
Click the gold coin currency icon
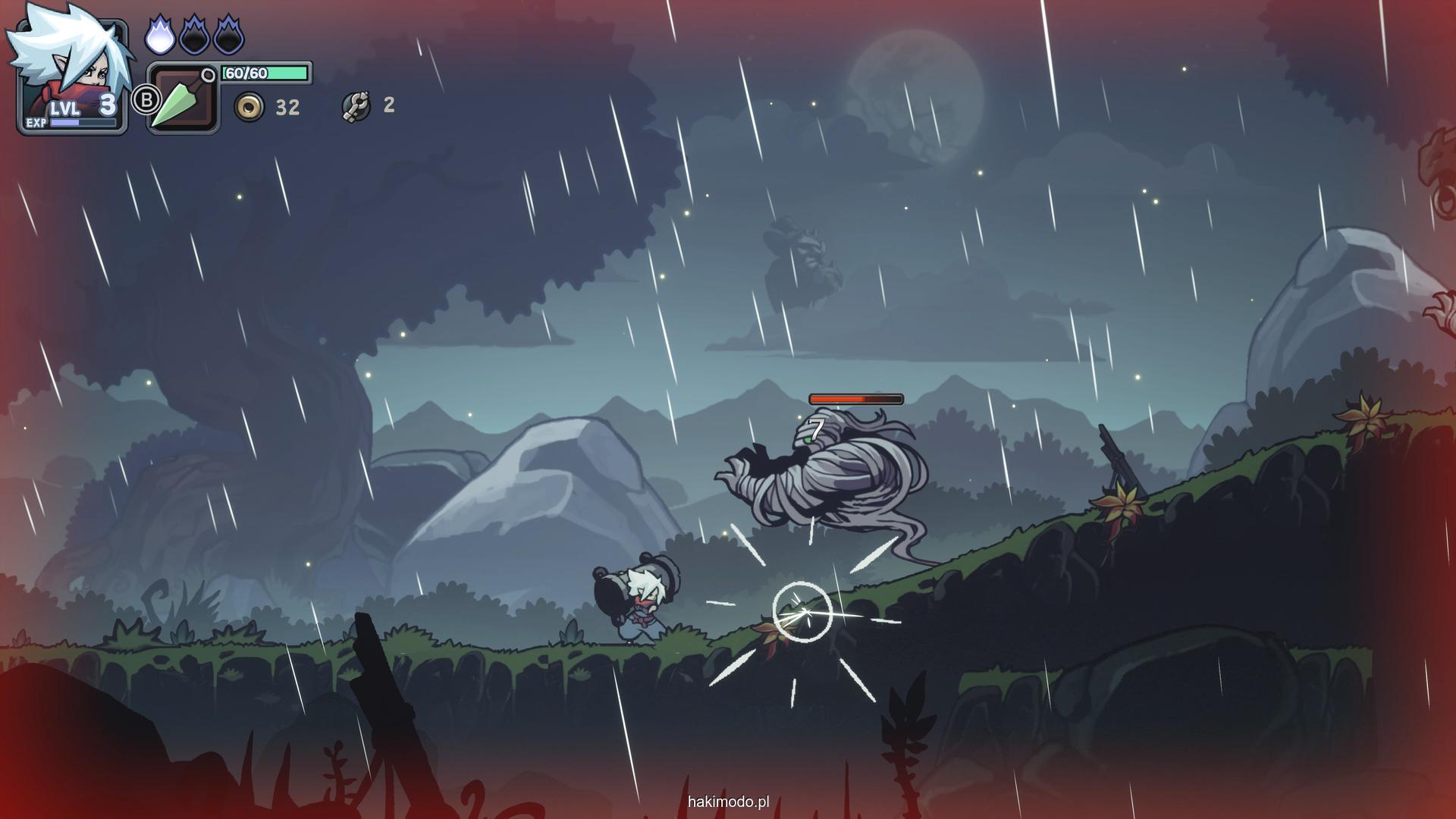tap(249, 108)
